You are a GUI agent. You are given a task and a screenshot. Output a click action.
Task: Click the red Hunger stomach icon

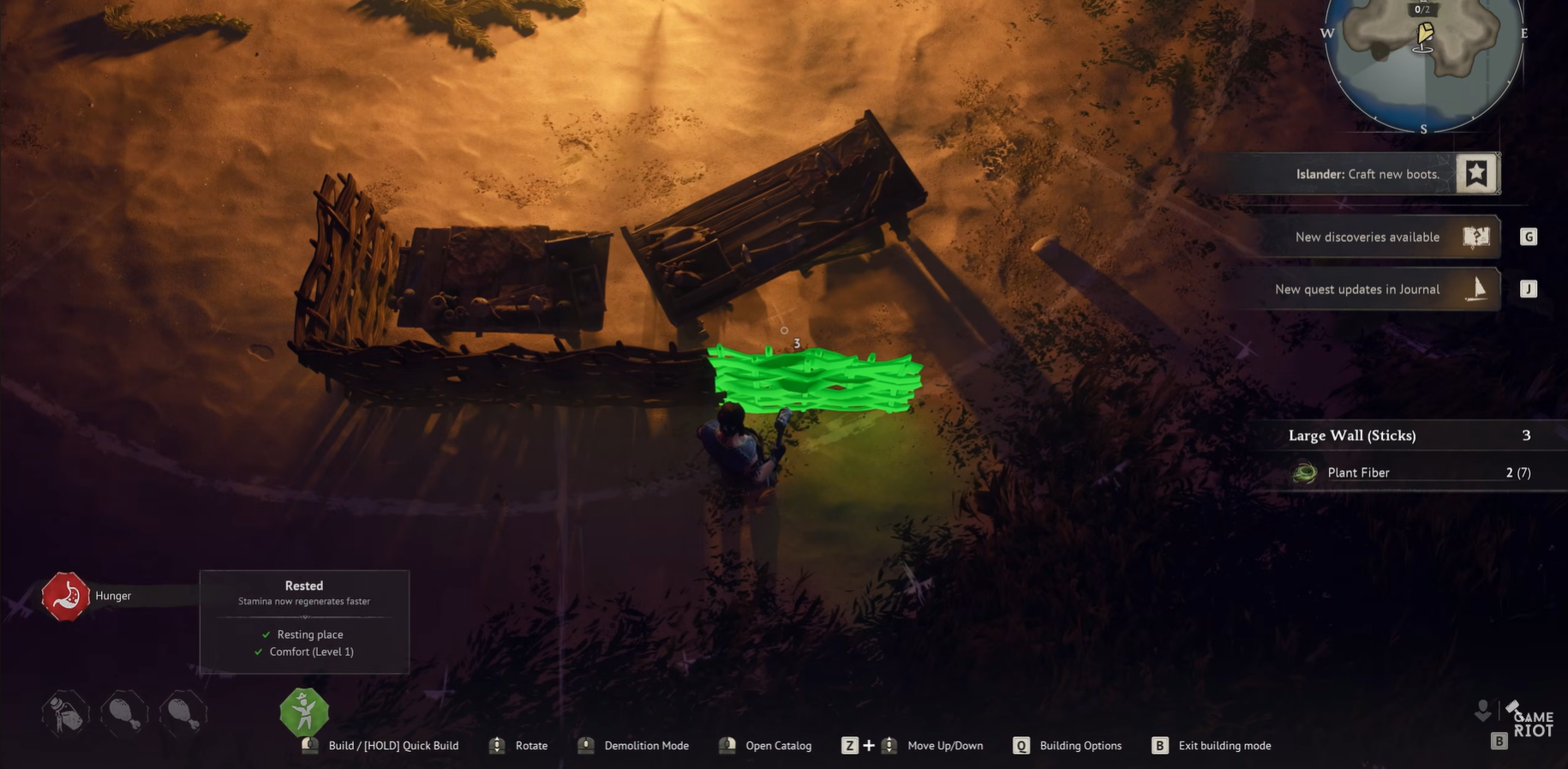click(65, 596)
